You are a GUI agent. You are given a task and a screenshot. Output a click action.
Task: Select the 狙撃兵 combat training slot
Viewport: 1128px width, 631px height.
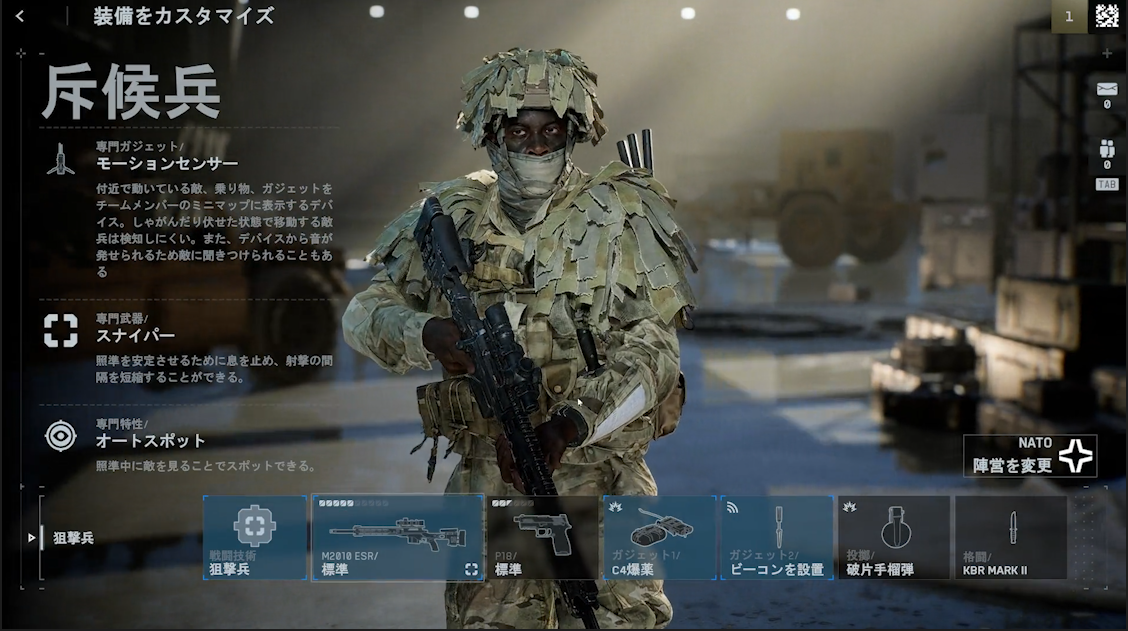255,538
